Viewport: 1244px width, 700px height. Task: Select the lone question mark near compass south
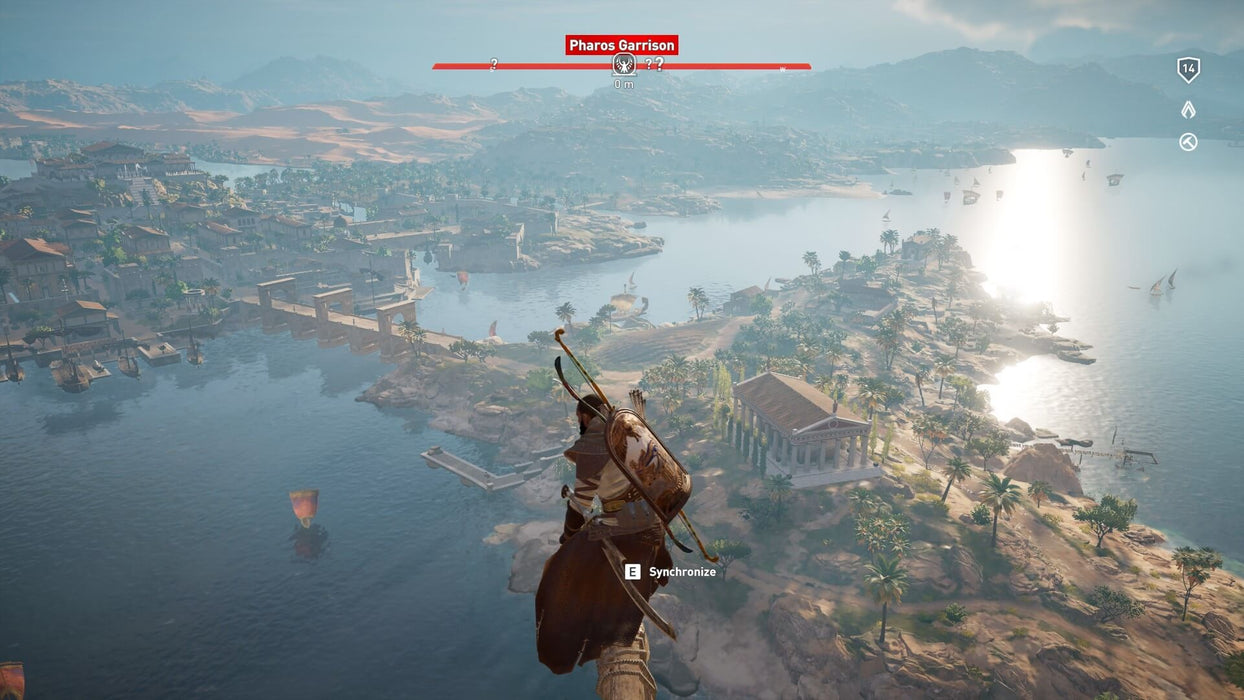(x=493, y=65)
